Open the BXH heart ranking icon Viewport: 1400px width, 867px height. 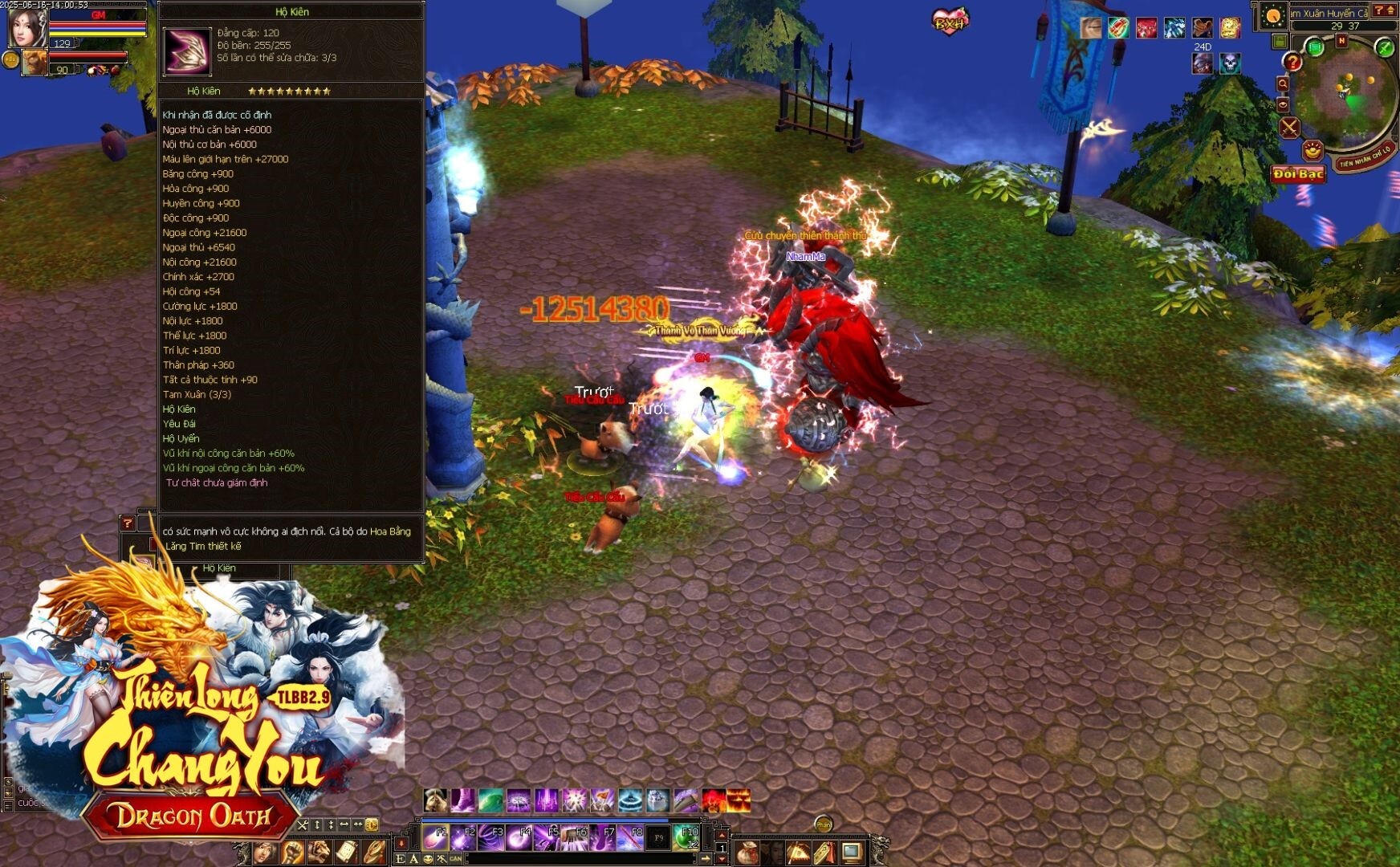pyautogui.click(x=950, y=22)
